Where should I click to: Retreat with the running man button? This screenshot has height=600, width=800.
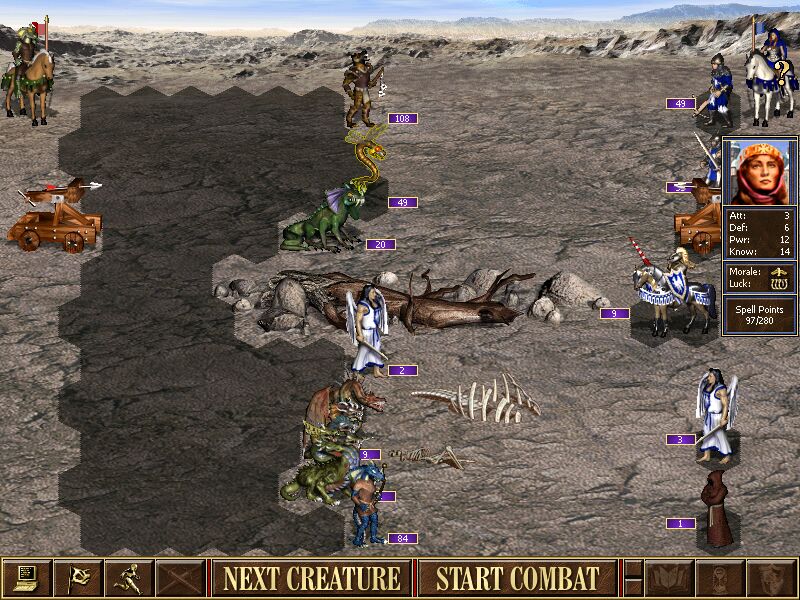tap(131, 578)
